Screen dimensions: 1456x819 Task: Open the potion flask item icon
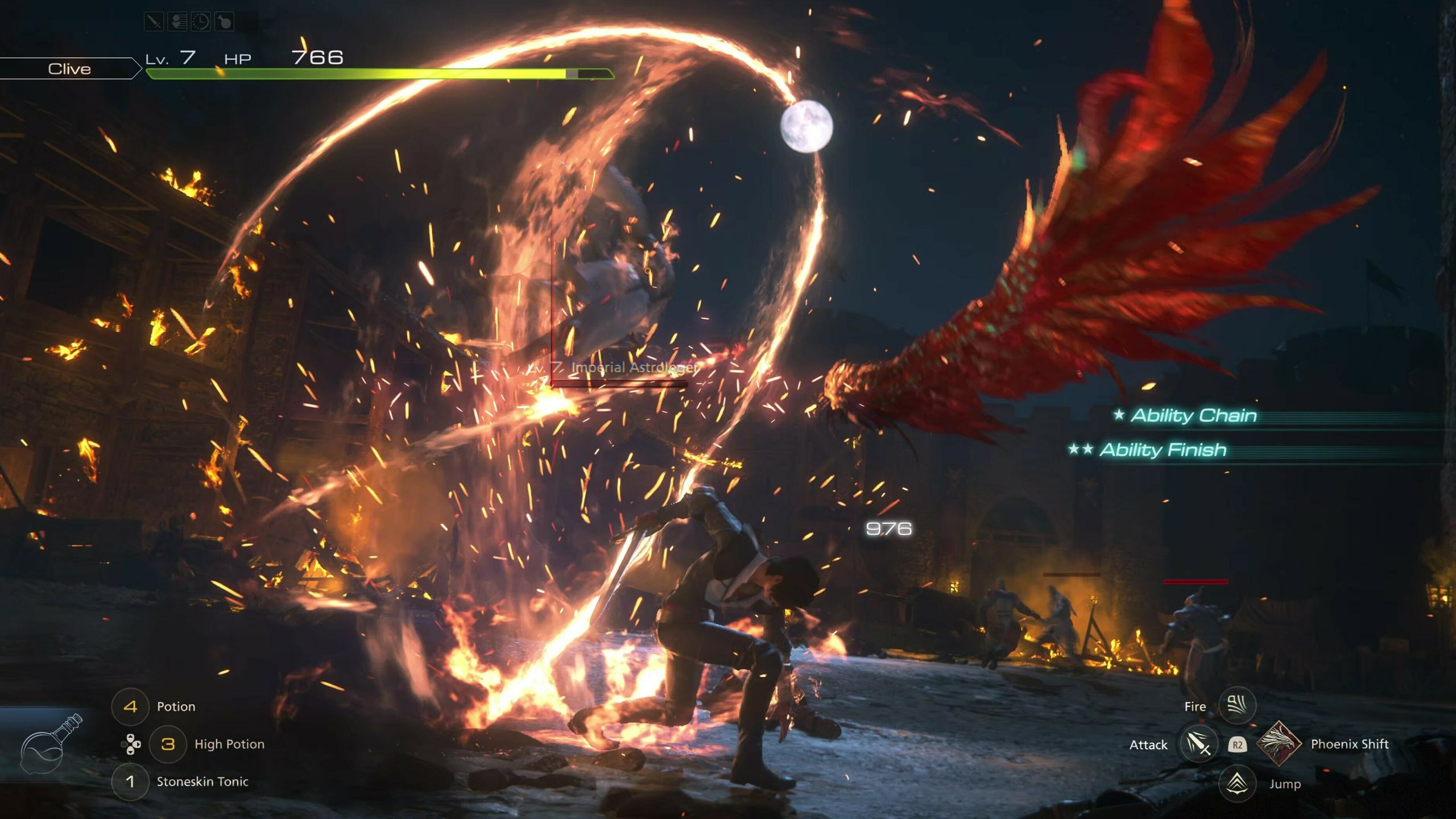[51, 744]
